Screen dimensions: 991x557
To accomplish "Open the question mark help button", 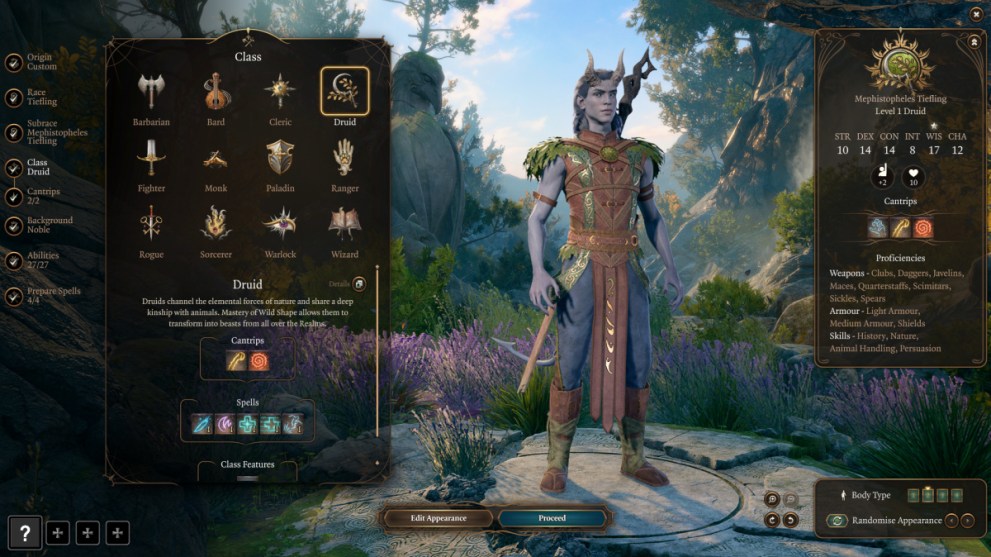I will coord(25,533).
